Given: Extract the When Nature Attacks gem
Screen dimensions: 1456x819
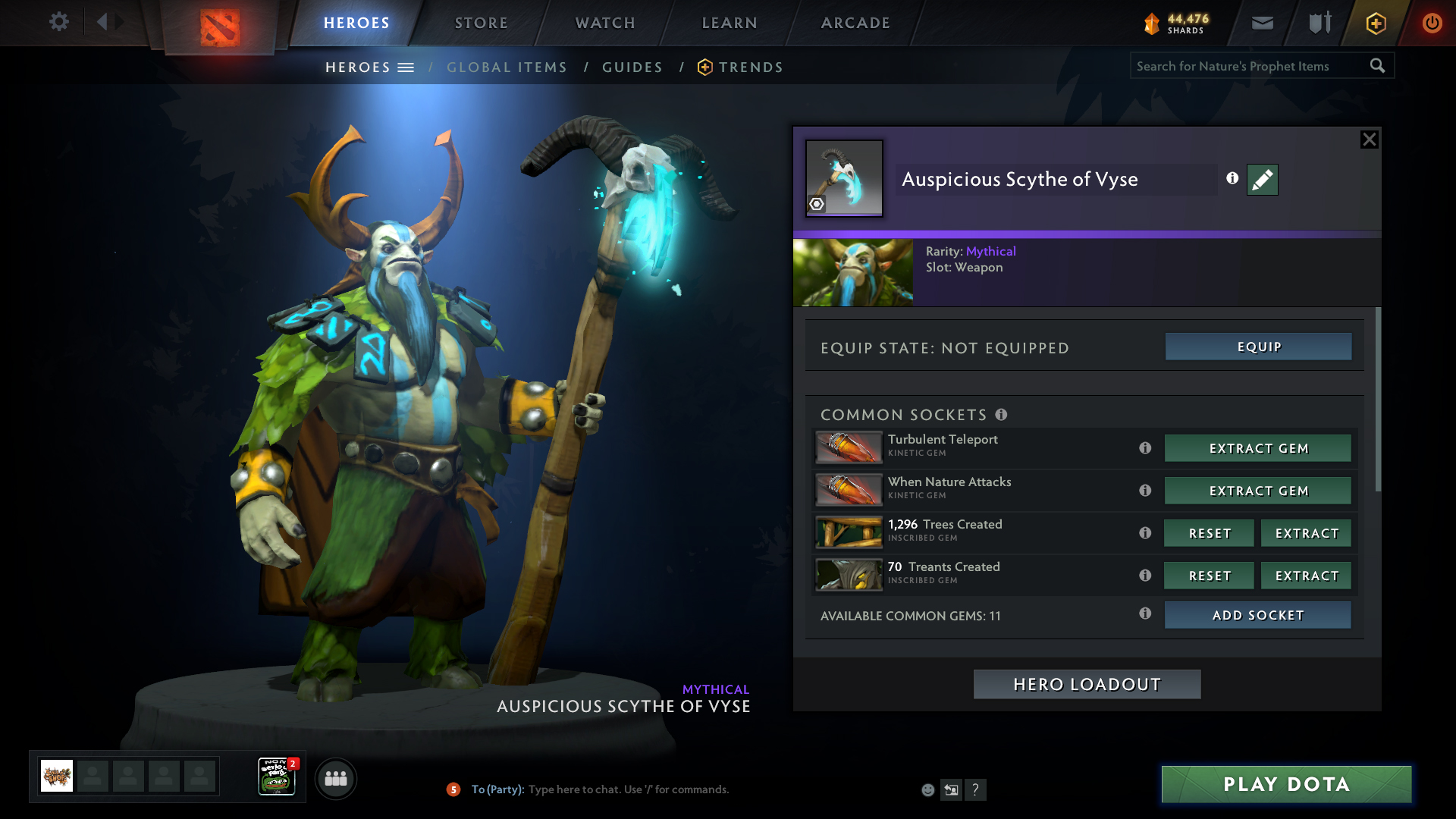Looking at the screenshot, I should [1258, 491].
